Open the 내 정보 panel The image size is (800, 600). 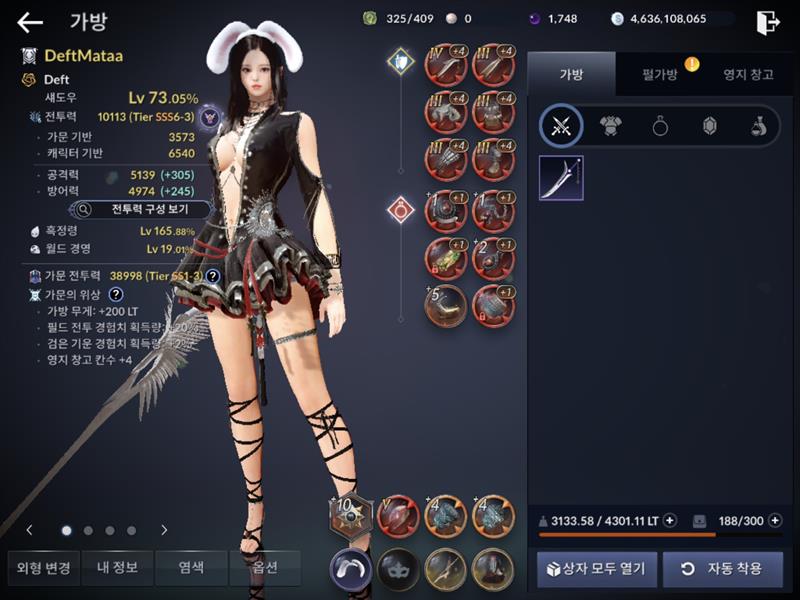point(118,568)
